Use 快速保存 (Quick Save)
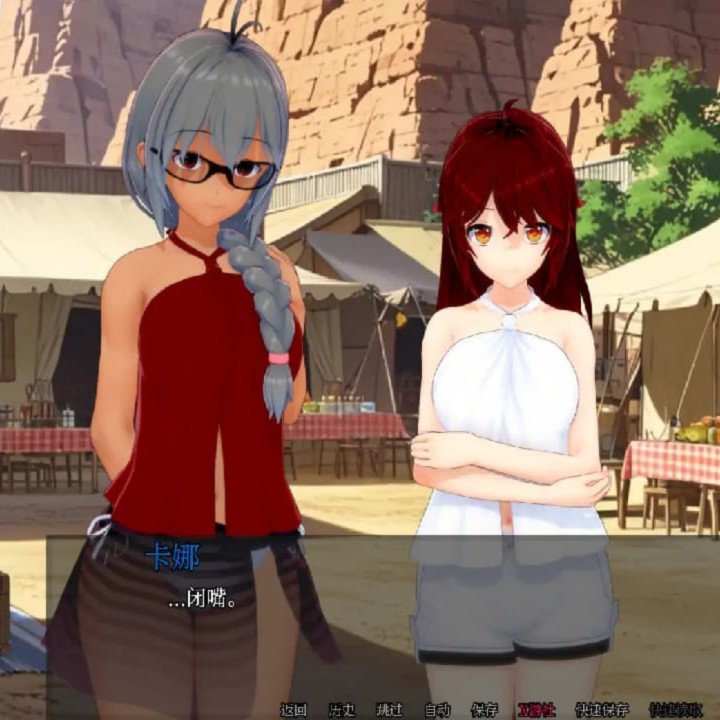Image resolution: width=720 pixels, height=720 pixels. click(x=602, y=710)
